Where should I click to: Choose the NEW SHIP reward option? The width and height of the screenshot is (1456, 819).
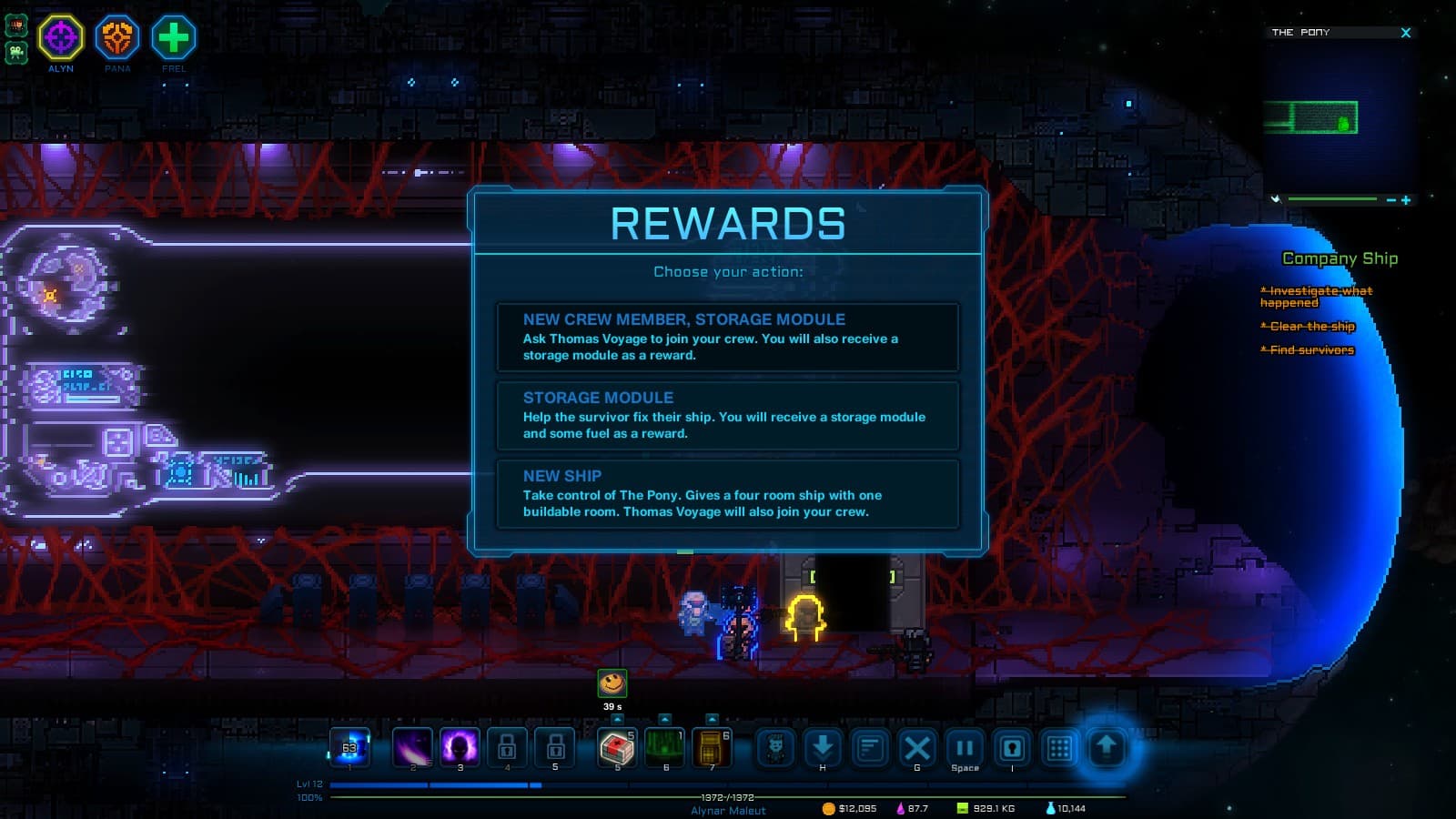coord(728,494)
